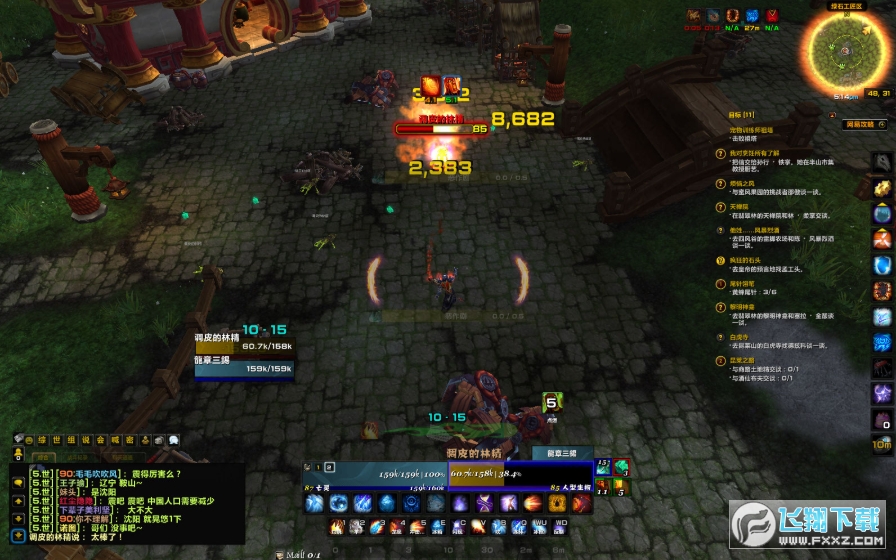Select the 白虎寺 quest in tracker
This screenshot has width=896, height=560.
tap(739, 337)
